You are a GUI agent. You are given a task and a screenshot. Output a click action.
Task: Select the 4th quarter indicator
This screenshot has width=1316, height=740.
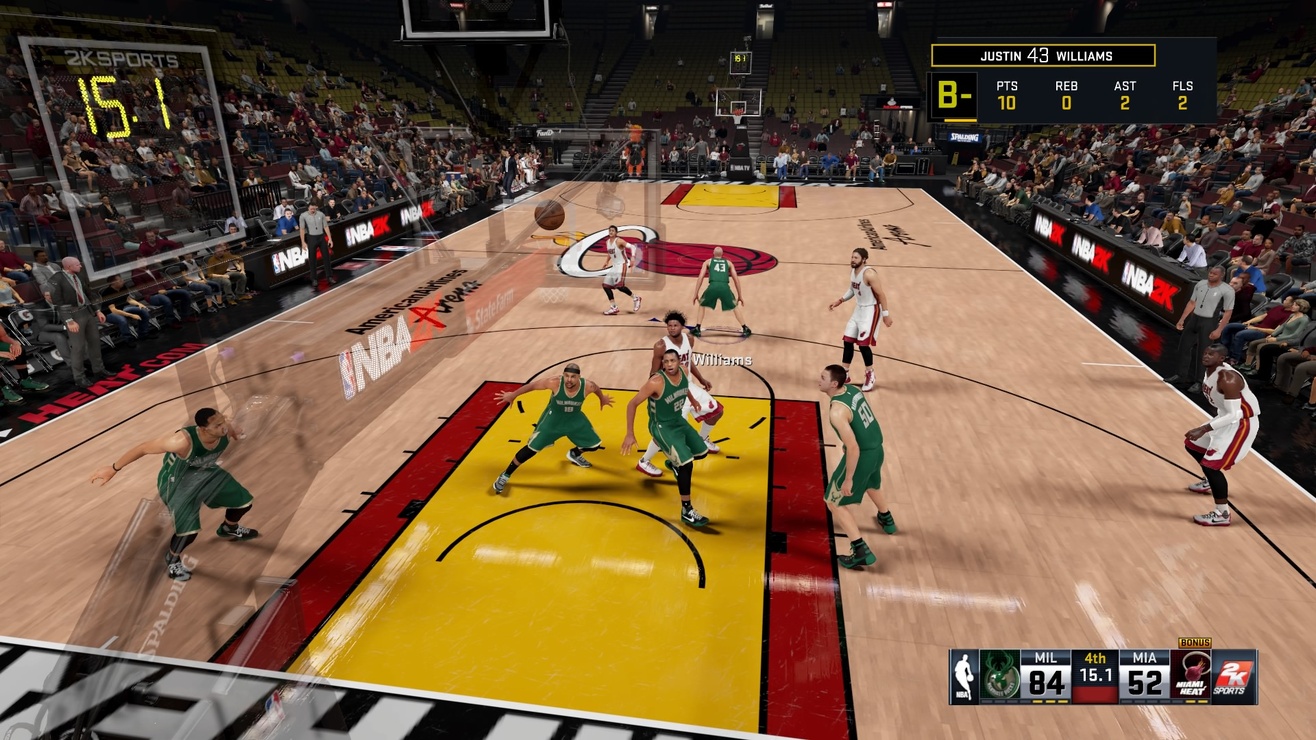click(1095, 657)
